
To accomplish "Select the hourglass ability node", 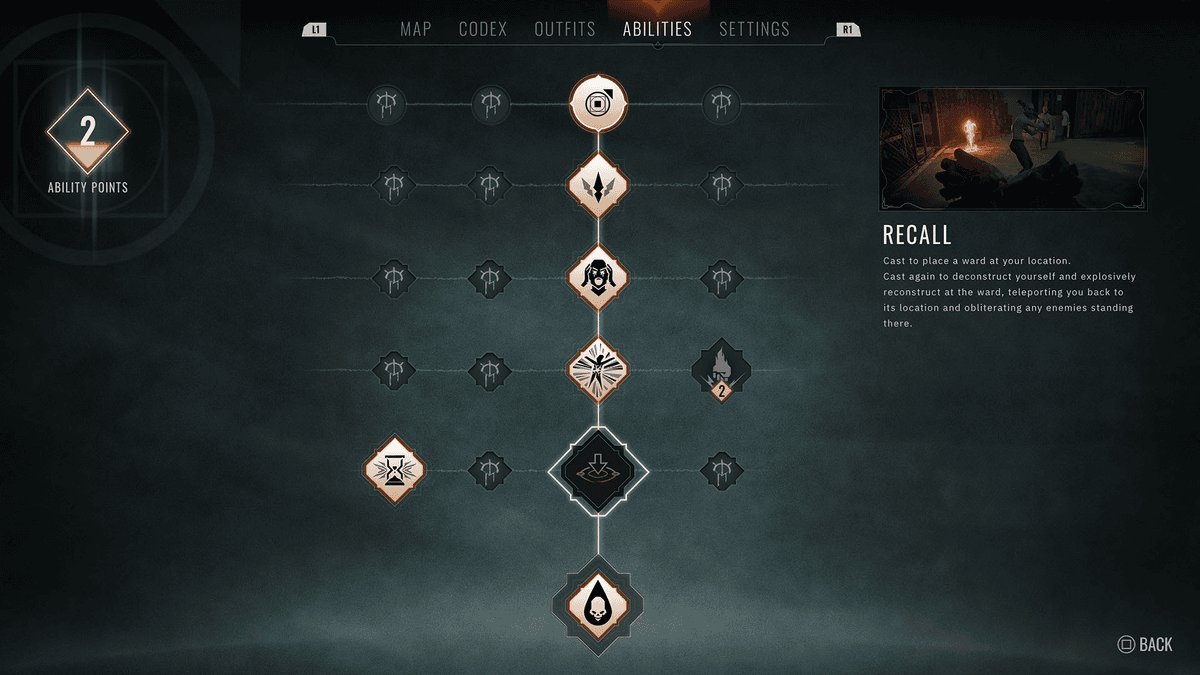I will pyautogui.click(x=398, y=469).
